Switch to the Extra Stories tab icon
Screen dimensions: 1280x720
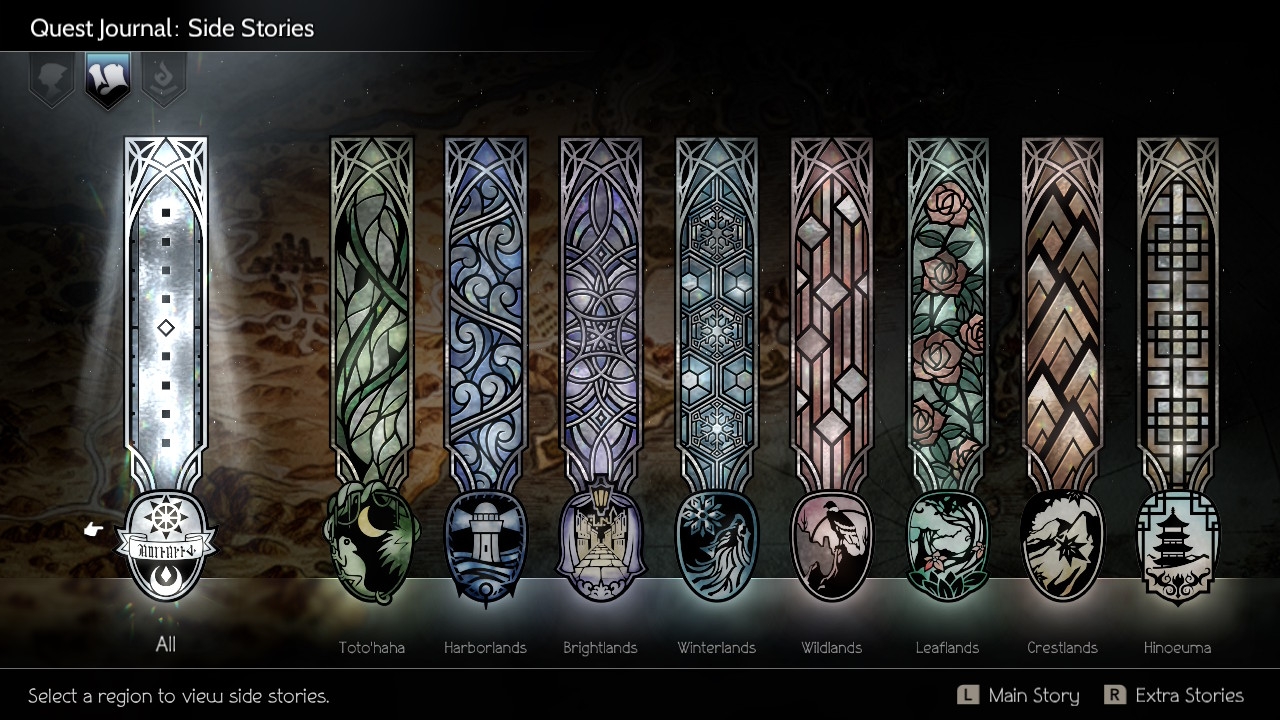(164, 80)
